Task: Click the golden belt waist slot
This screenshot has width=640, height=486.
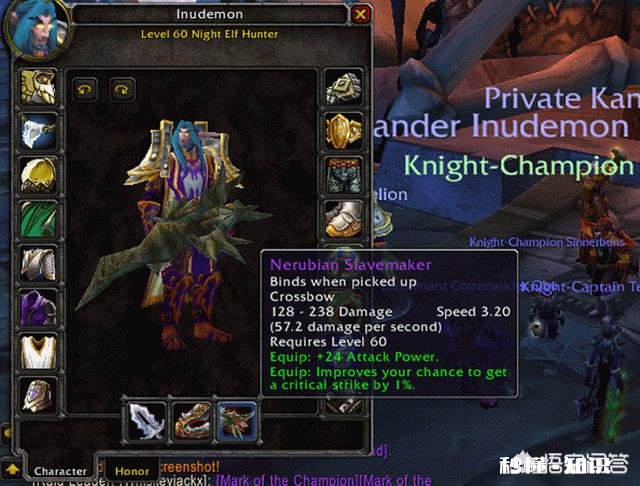Action: click(x=343, y=130)
